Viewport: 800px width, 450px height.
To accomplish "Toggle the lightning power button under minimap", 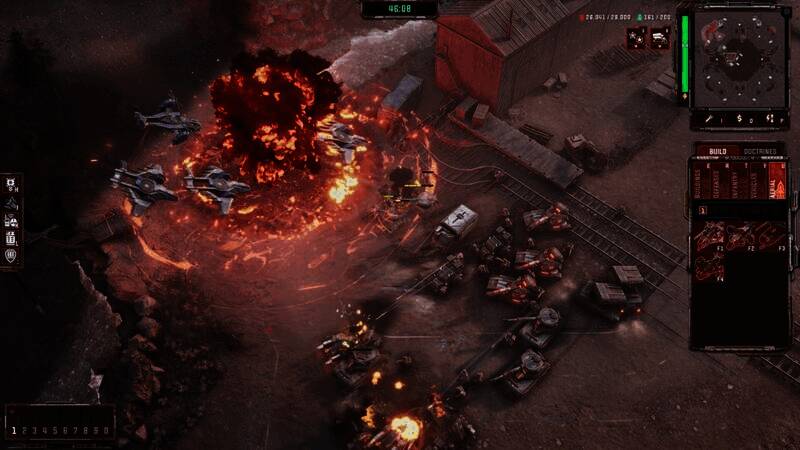I will 771,118.
